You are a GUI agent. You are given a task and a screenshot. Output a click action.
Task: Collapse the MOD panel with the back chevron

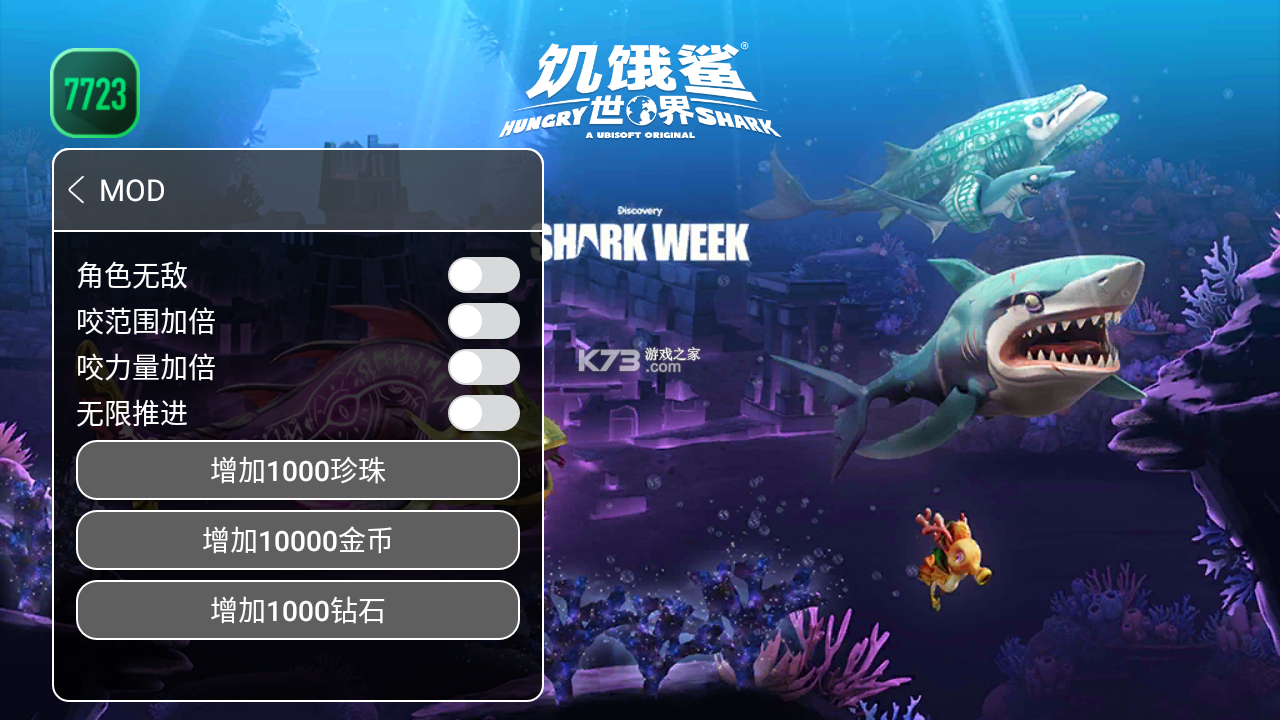pos(78,190)
